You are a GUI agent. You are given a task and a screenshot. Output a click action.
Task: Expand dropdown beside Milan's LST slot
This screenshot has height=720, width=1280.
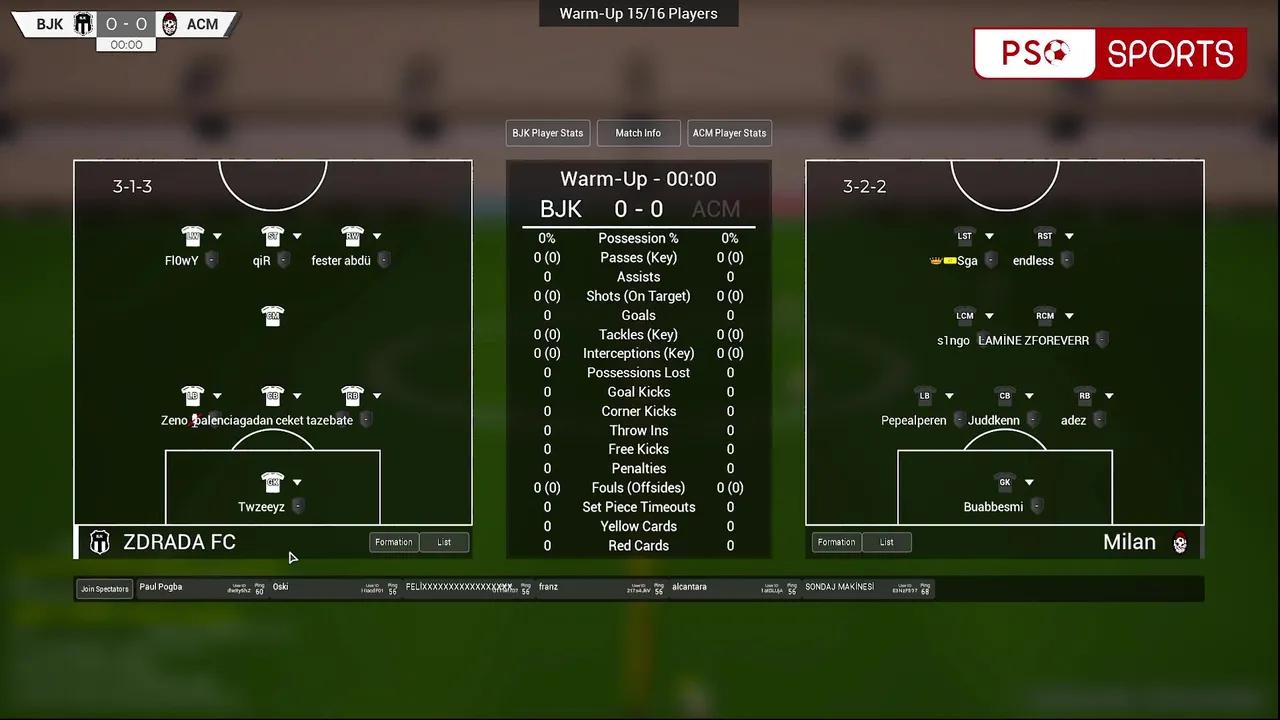989,237
